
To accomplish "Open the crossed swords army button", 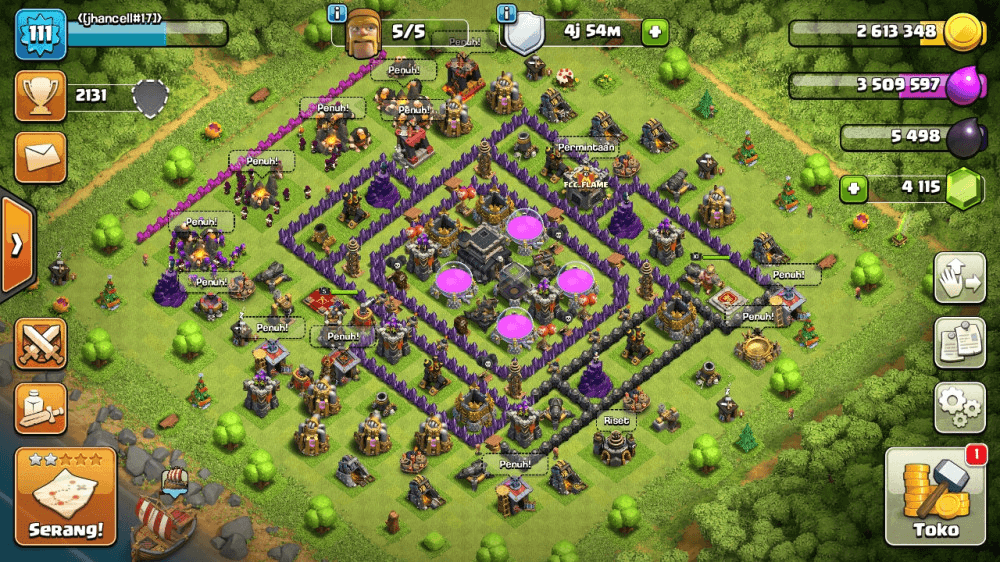I will click(40, 343).
